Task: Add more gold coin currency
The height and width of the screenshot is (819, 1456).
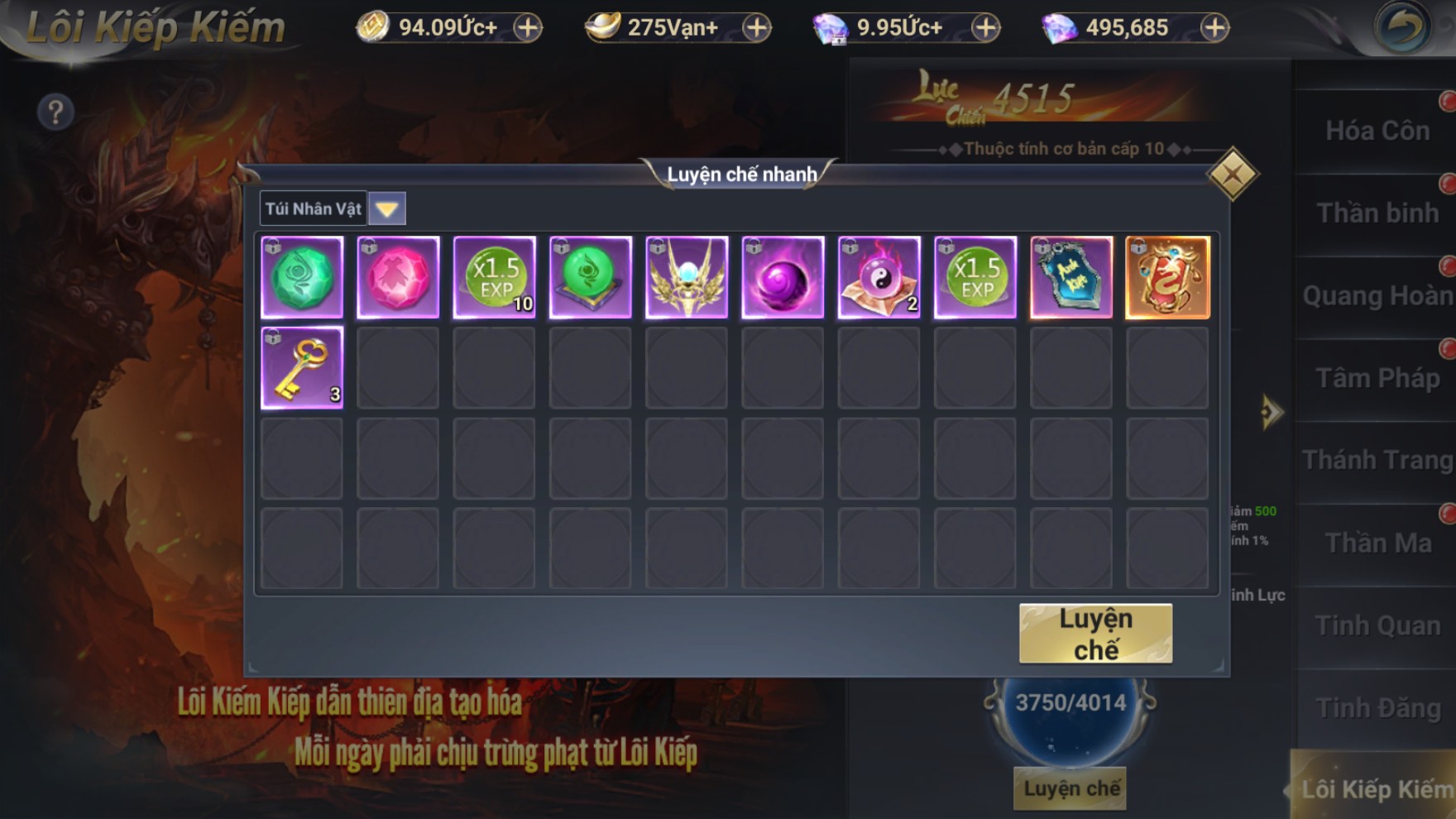Action: 528,27
